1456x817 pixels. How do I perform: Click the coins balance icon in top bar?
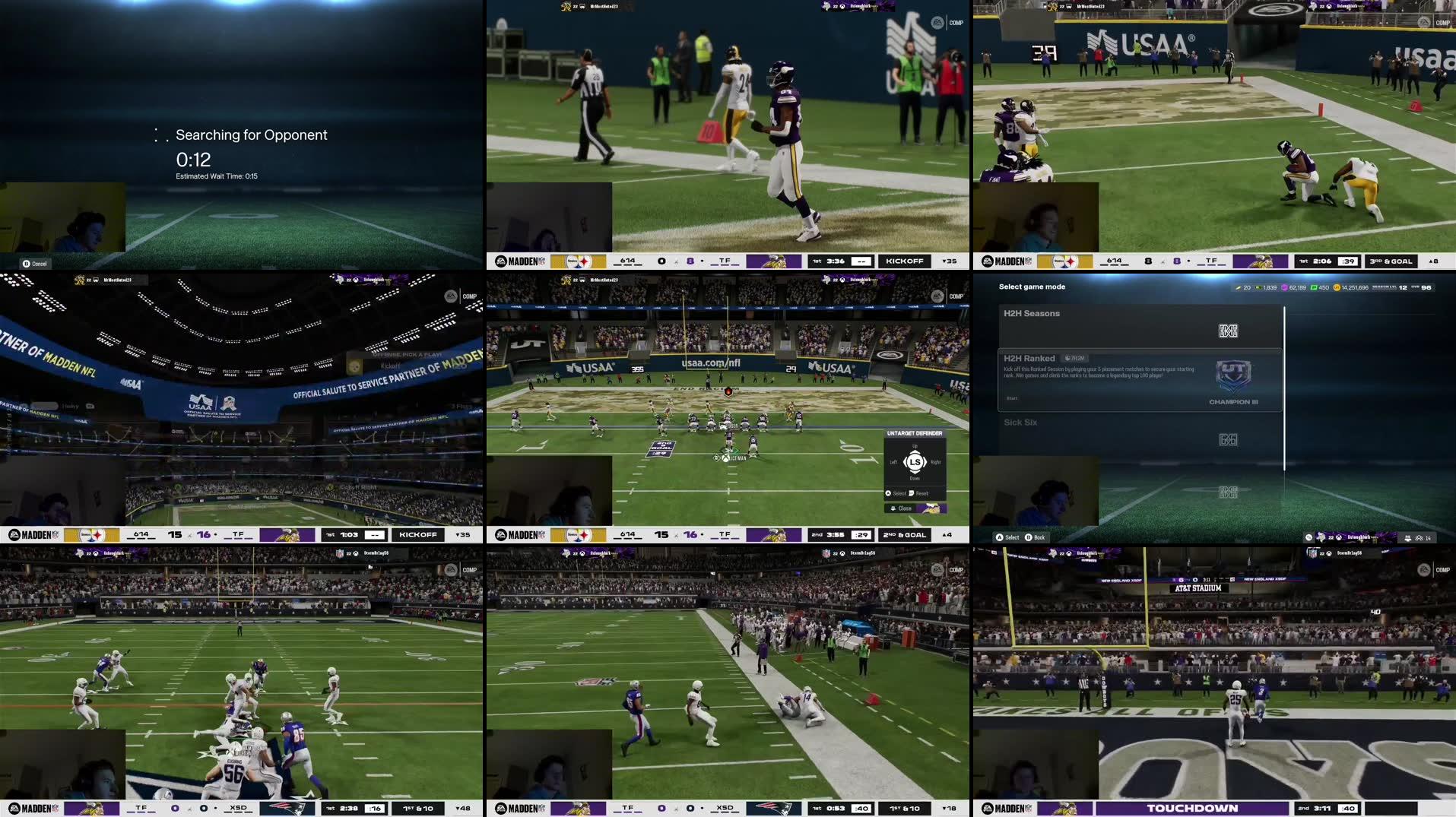click(1337, 288)
